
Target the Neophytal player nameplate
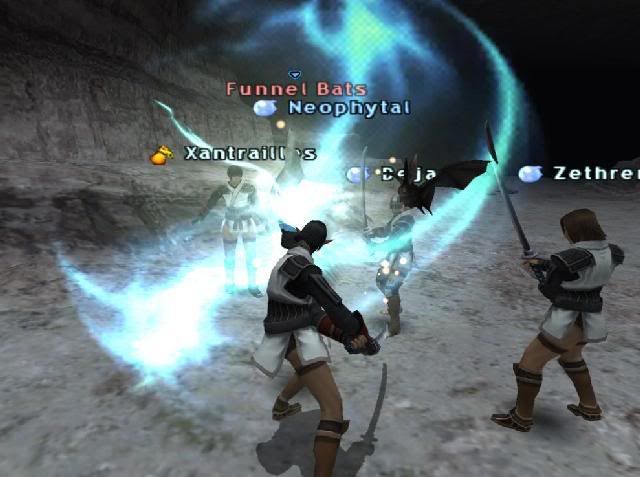point(348,107)
